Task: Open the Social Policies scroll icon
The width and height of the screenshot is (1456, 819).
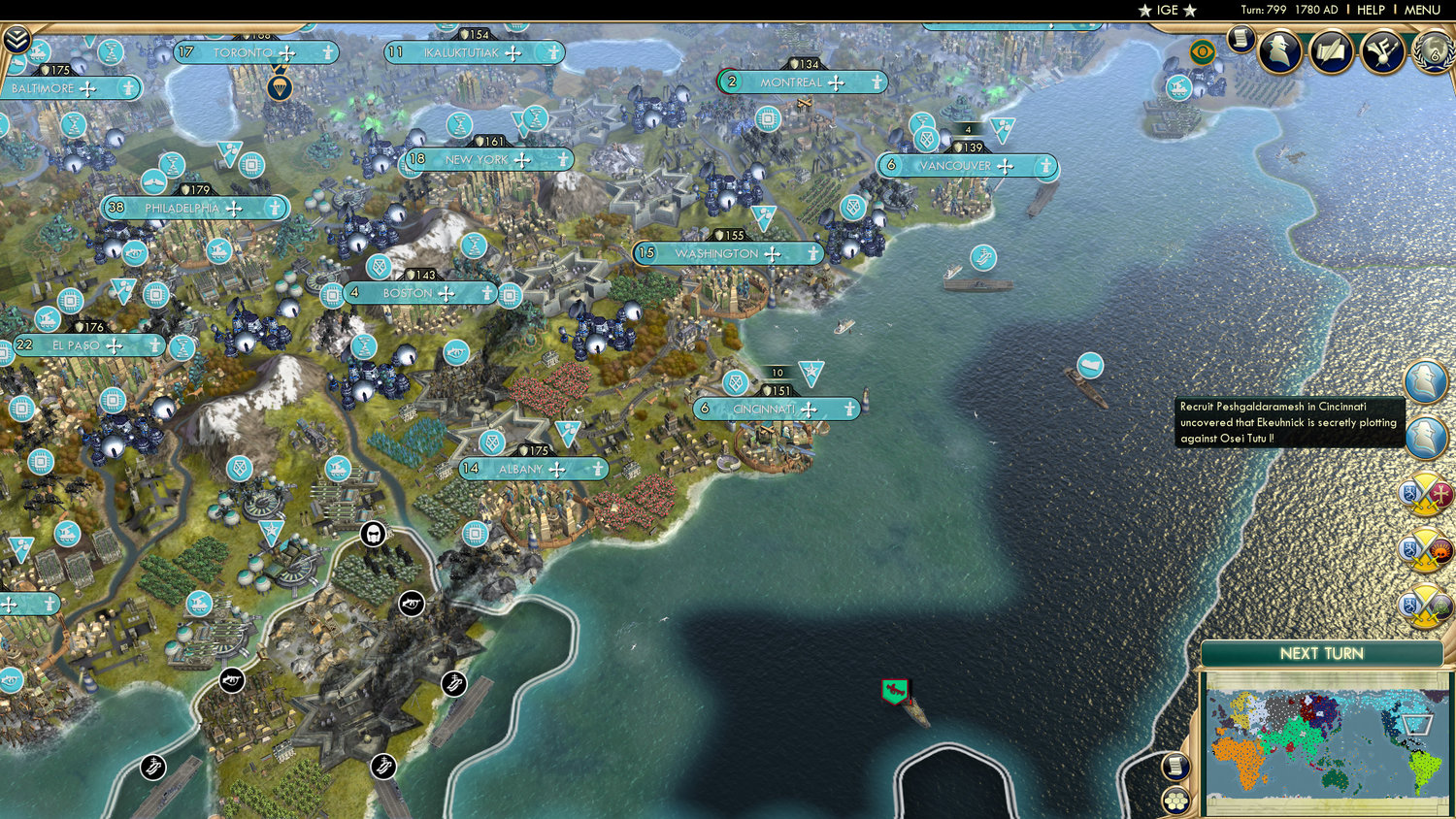Action: (x=1329, y=50)
